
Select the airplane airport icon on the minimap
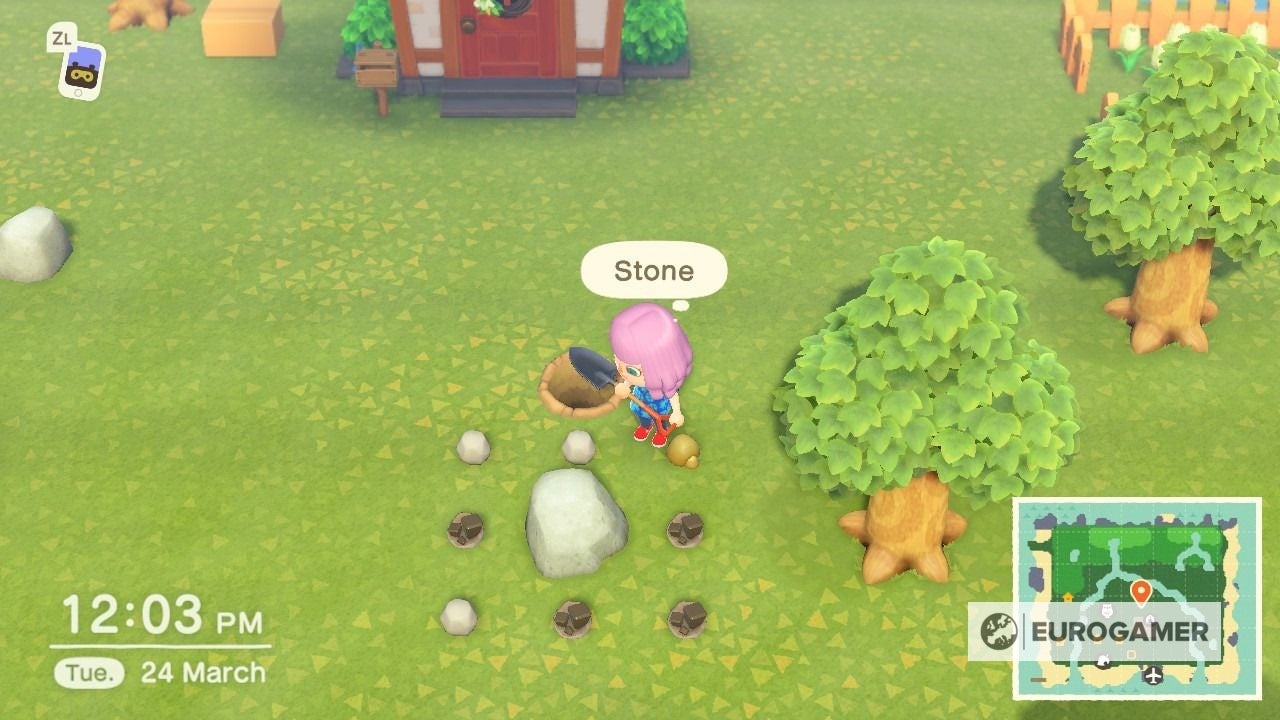point(1152,675)
